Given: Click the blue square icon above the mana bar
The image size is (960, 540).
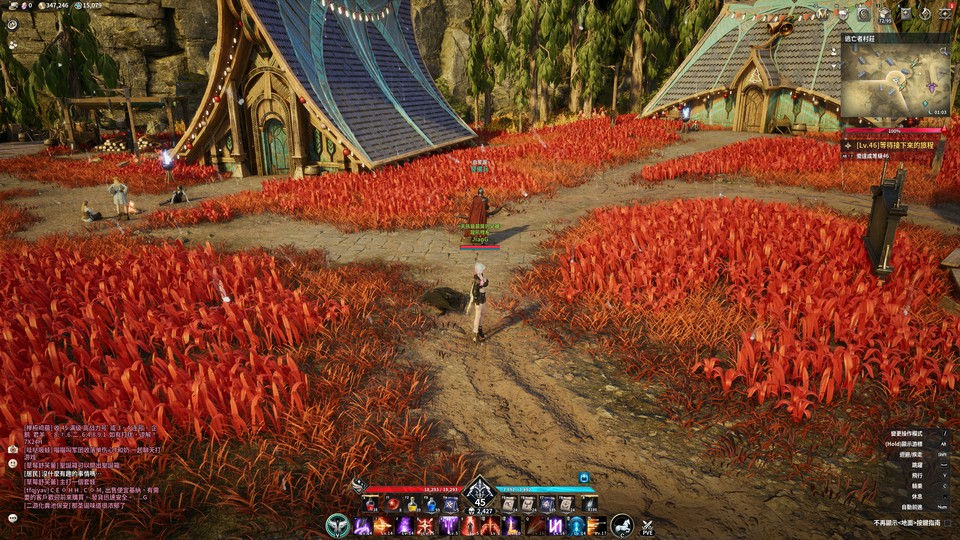Looking at the screenshot, I should [583, 478].
